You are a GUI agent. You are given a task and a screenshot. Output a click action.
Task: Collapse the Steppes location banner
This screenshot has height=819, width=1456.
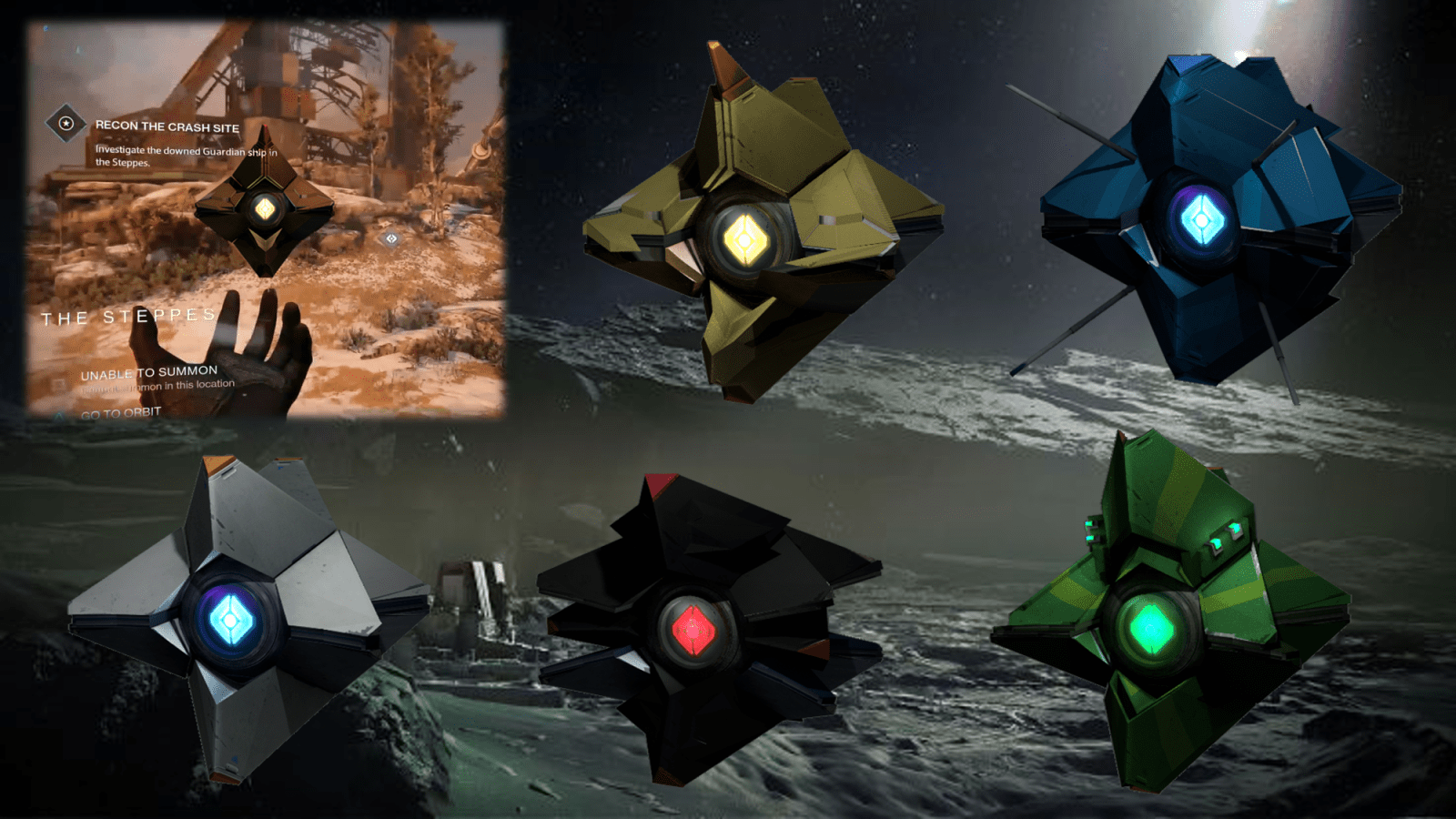point(127,318)
